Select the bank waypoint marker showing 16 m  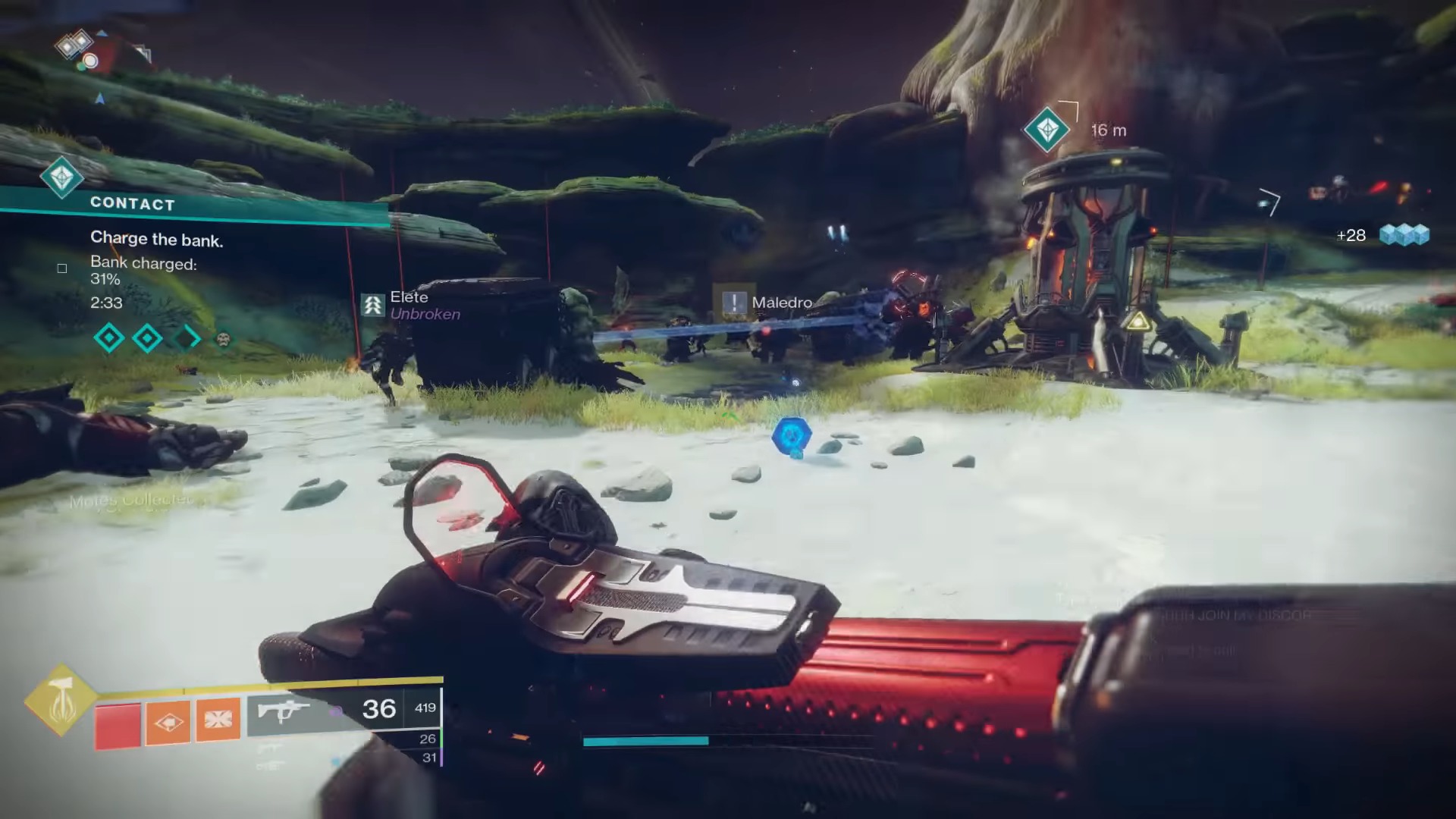(x=1046, y=130)
